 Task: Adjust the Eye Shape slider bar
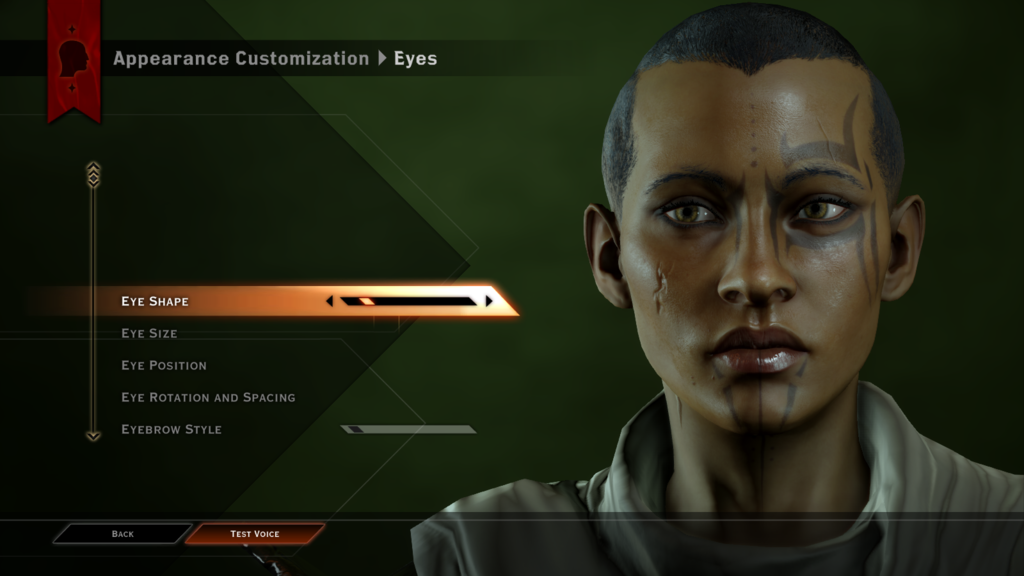click(x=408, y=301)
